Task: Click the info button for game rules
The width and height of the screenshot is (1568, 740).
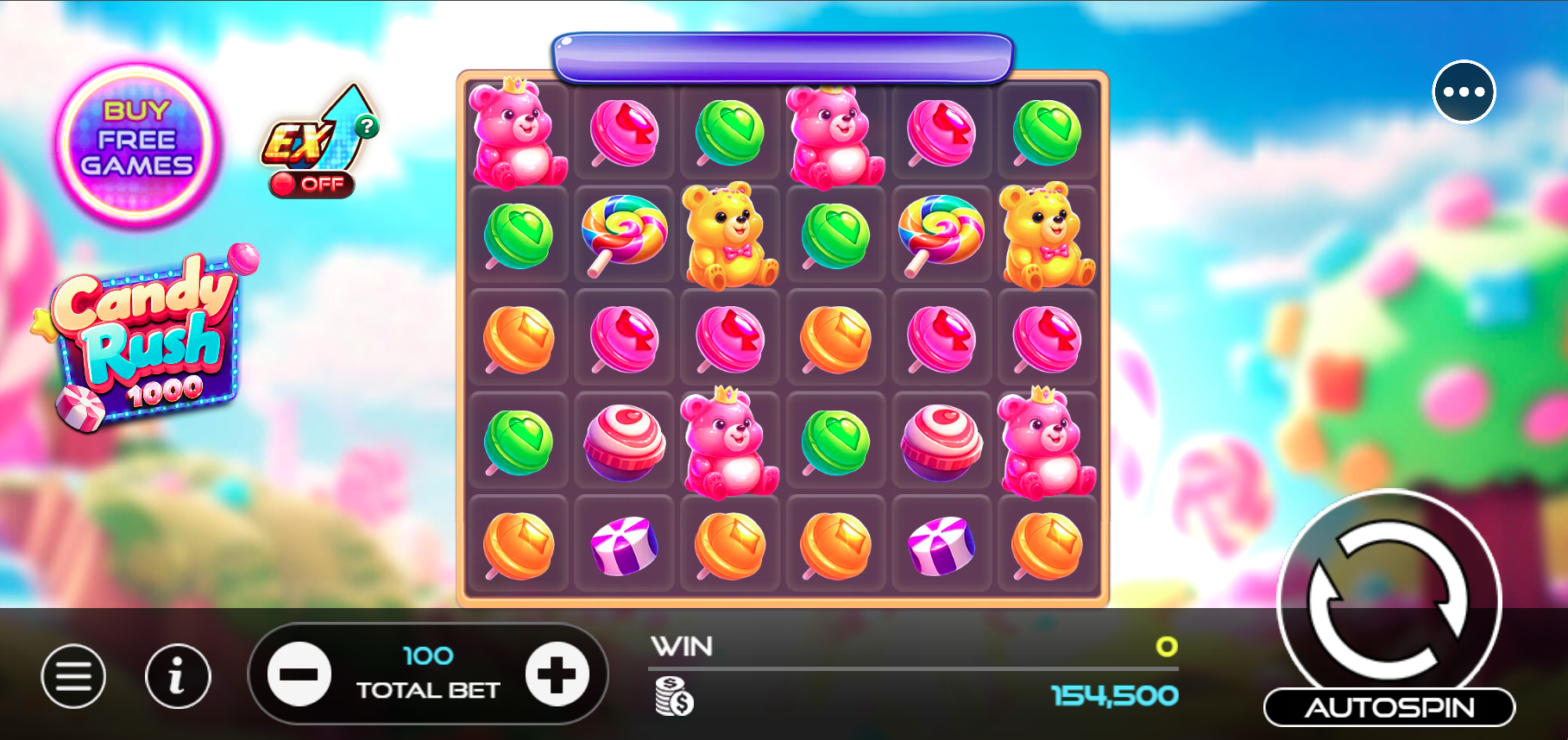Action: pyautogui.click(x=178, y=676)
